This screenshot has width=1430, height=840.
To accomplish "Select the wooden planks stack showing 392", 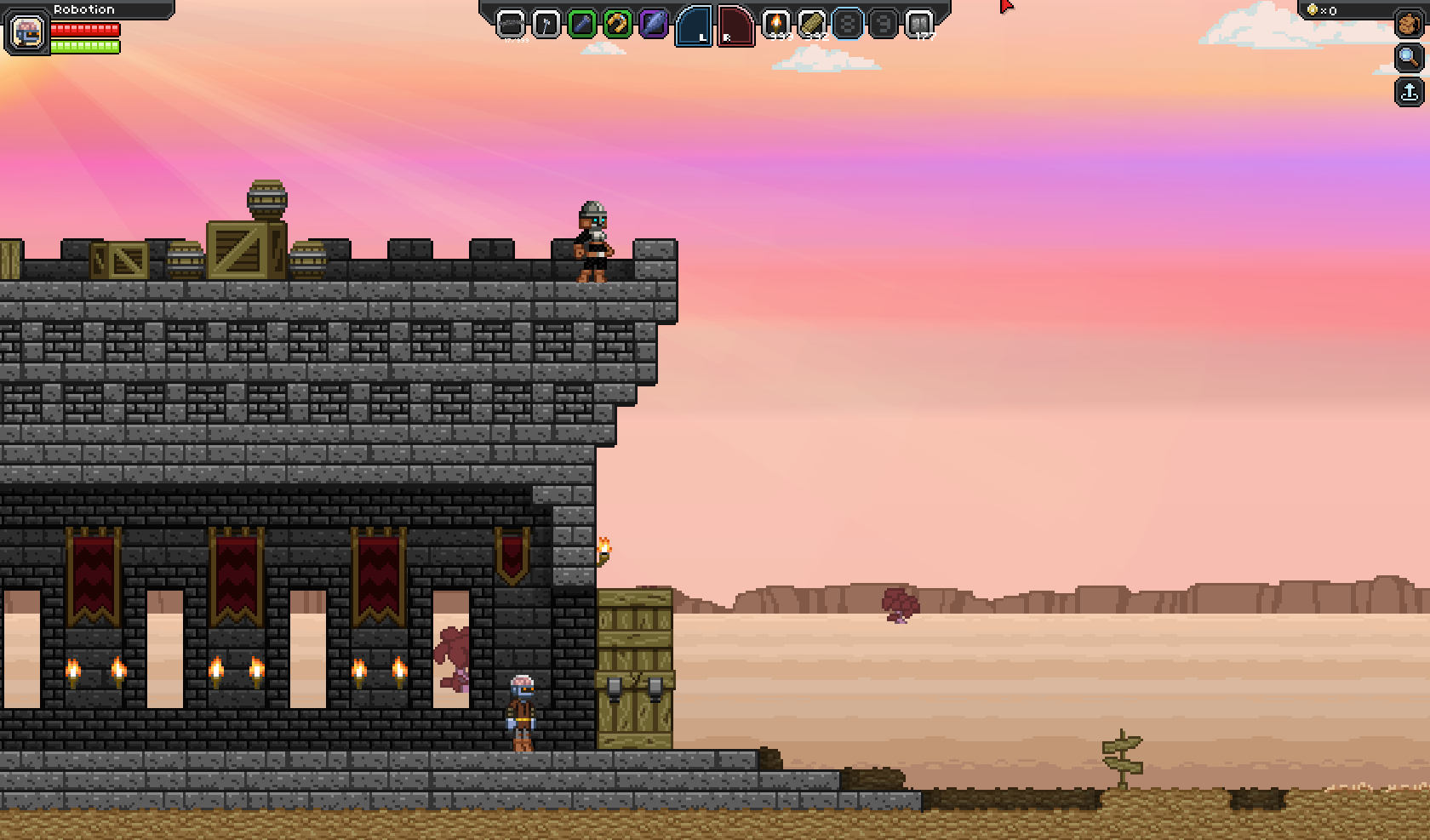I will 810,26.
